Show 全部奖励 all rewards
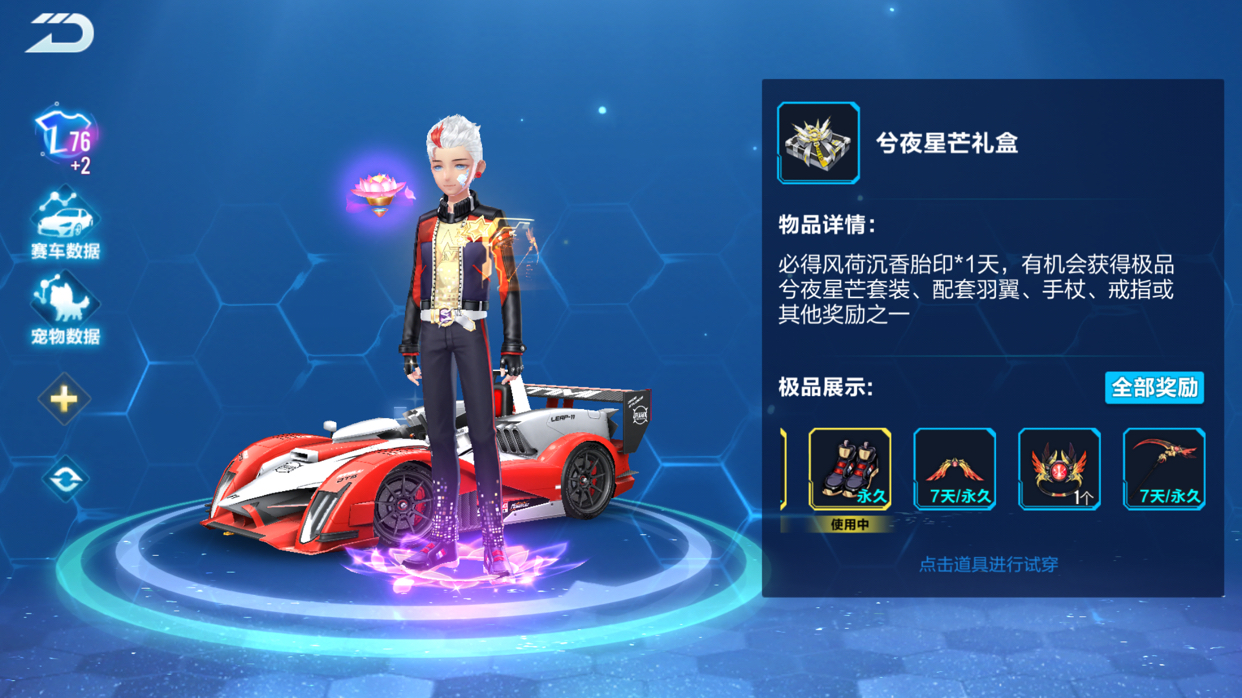 coord(1153,388)
